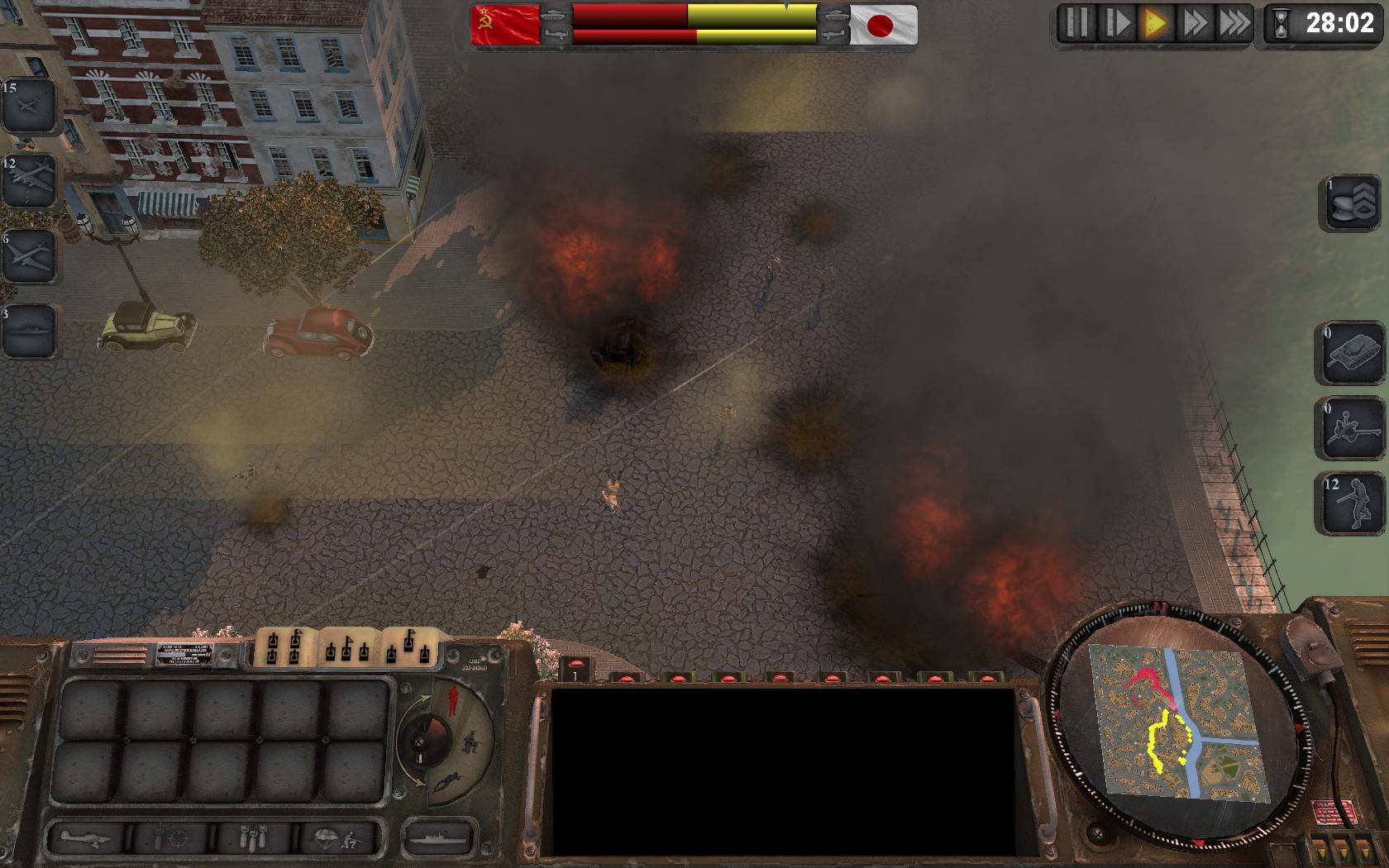Image resolution: width=1389 pixels, height=868 pixels.
Task: Deploy paratroopers with the parachute button
Action: tap(339, 840)
